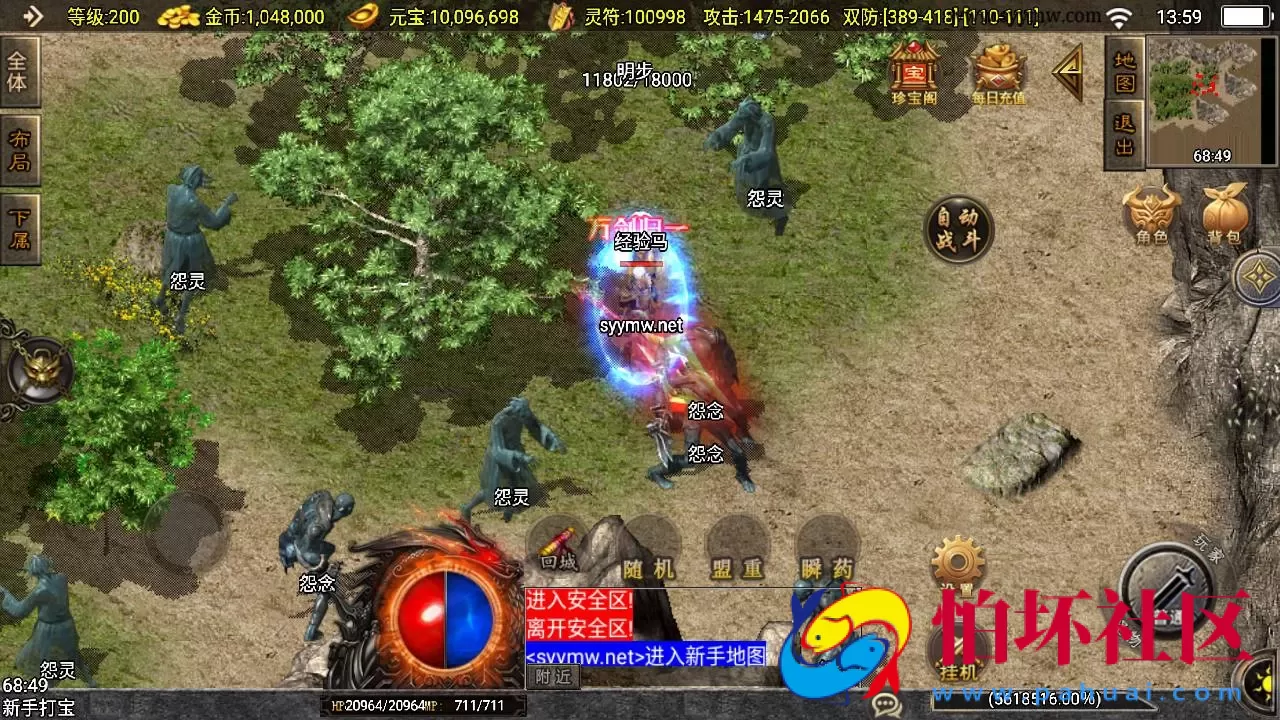Enable 自动战斗 auto-battle mode
Viewport: 1280px width, 720px height.
point(958,231)
